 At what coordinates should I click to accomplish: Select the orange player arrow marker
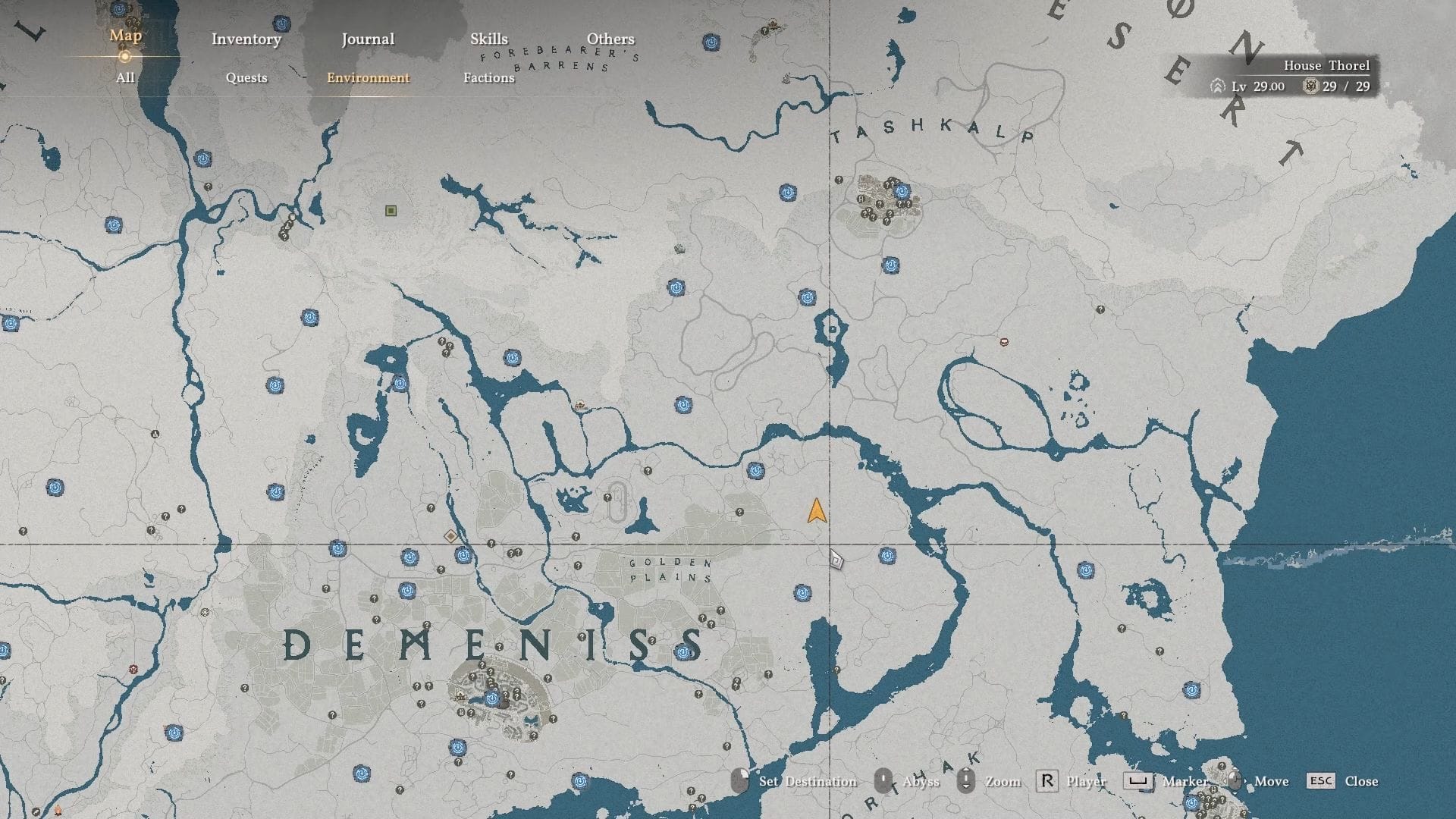817,511
